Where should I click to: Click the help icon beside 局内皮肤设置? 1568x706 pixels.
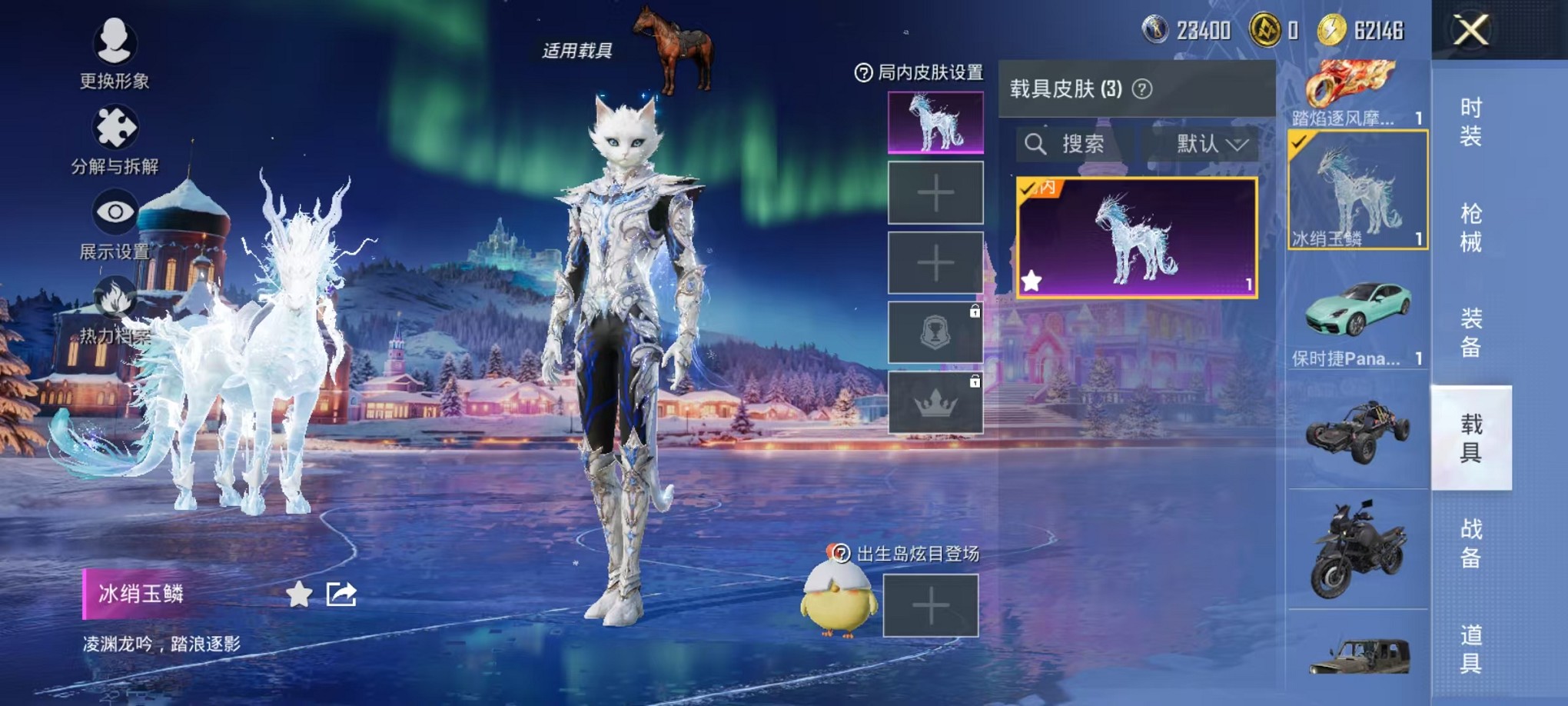coord(865,73)
